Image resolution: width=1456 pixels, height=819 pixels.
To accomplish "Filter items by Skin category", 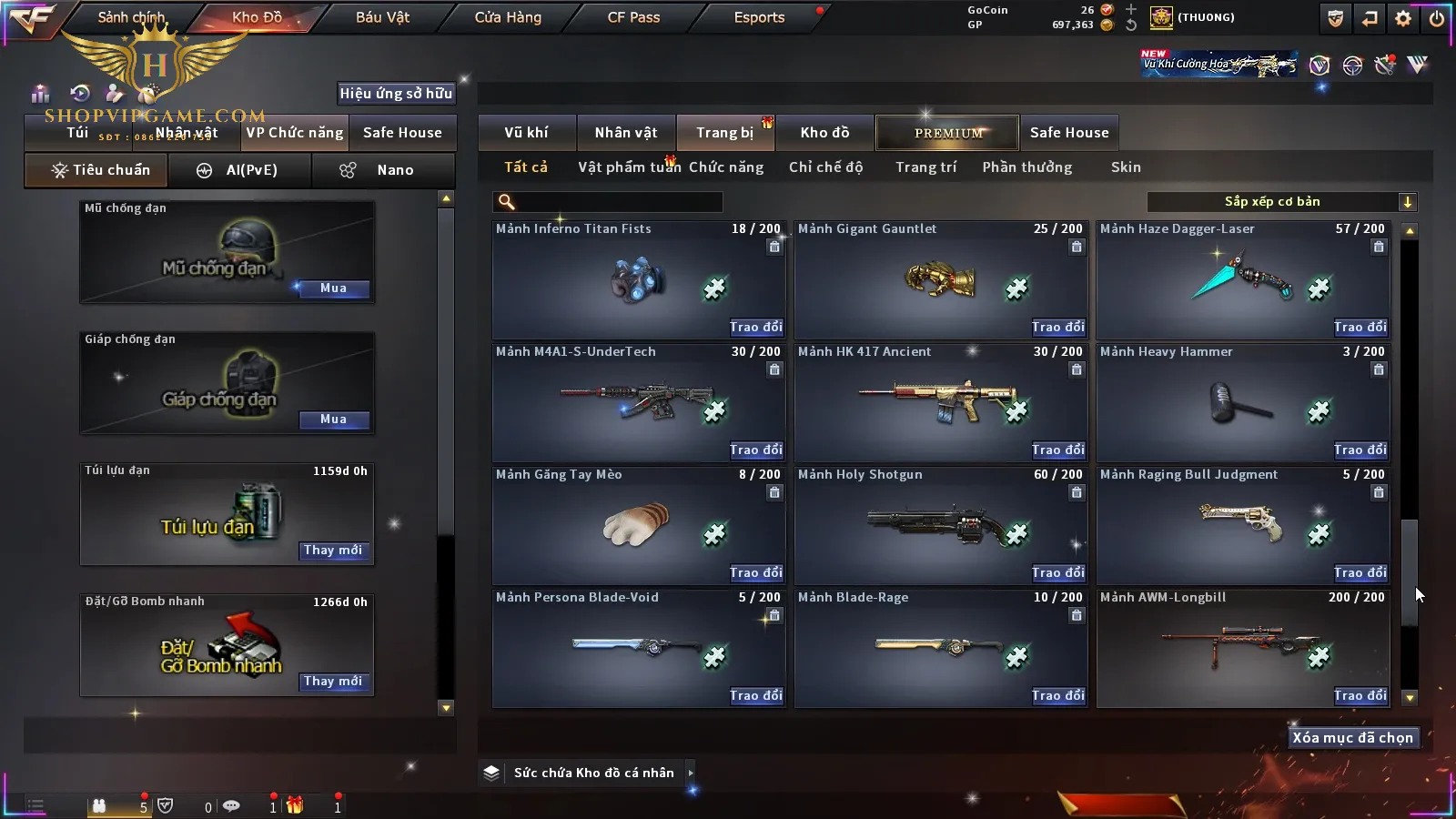I will (x=1126, y=167).
